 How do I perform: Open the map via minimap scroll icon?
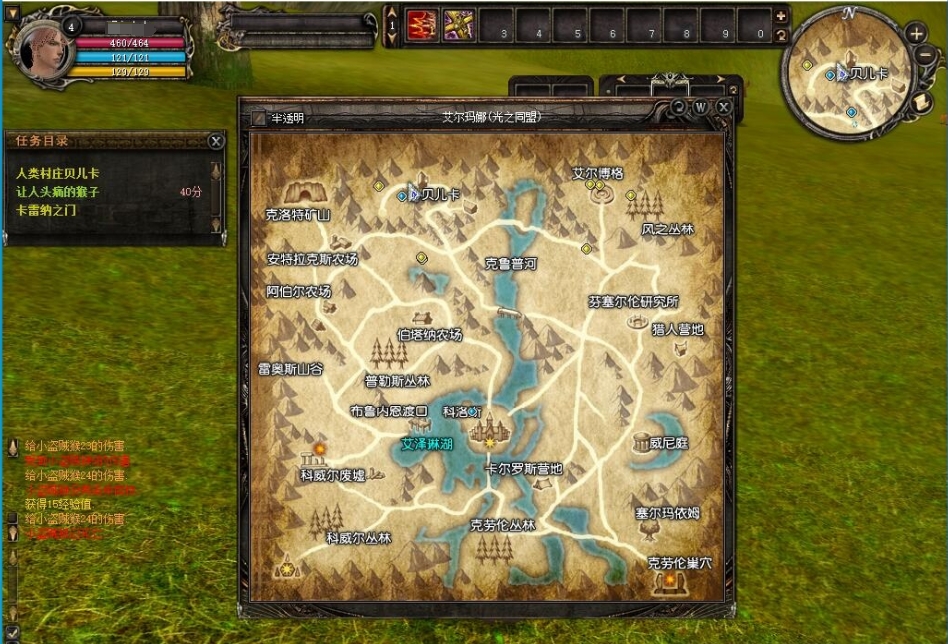coord(923,101)
